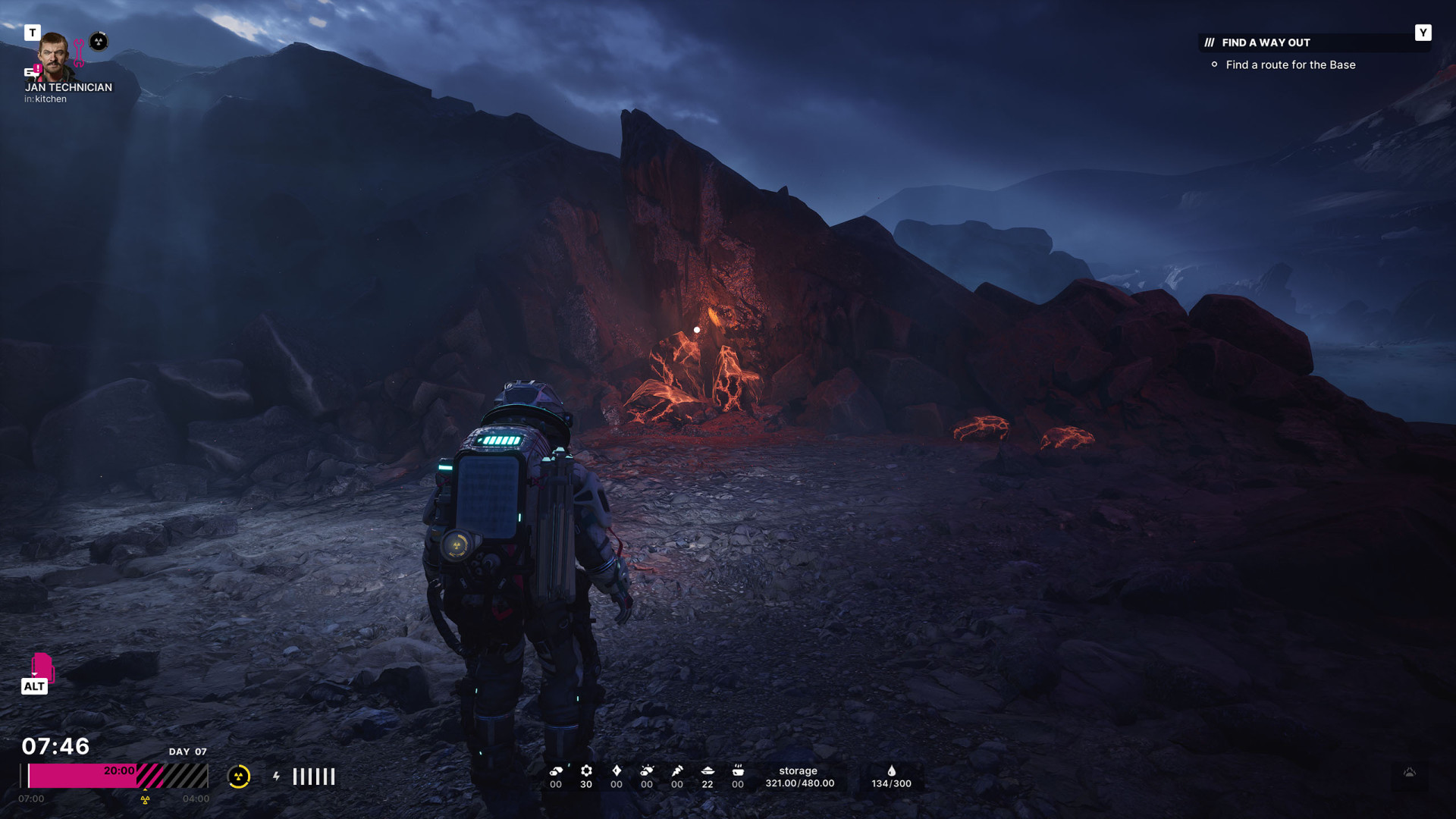Click the storage capacity panel
1456x819 pixels.
799,777
